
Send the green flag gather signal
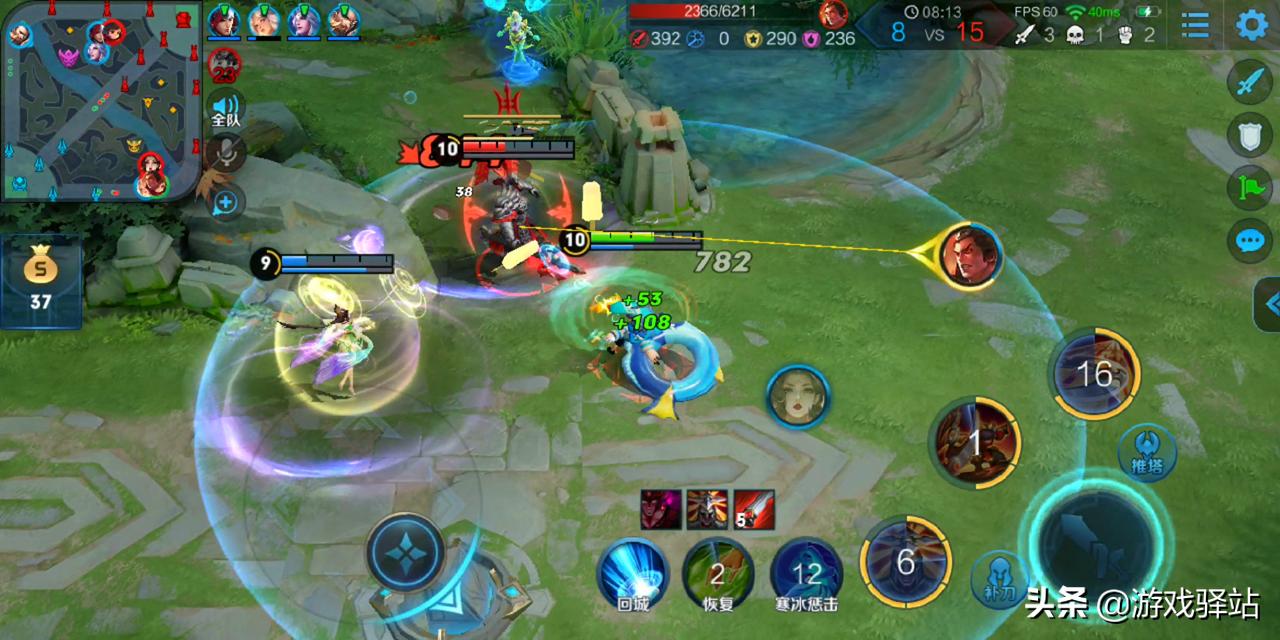pos(1250,187)
